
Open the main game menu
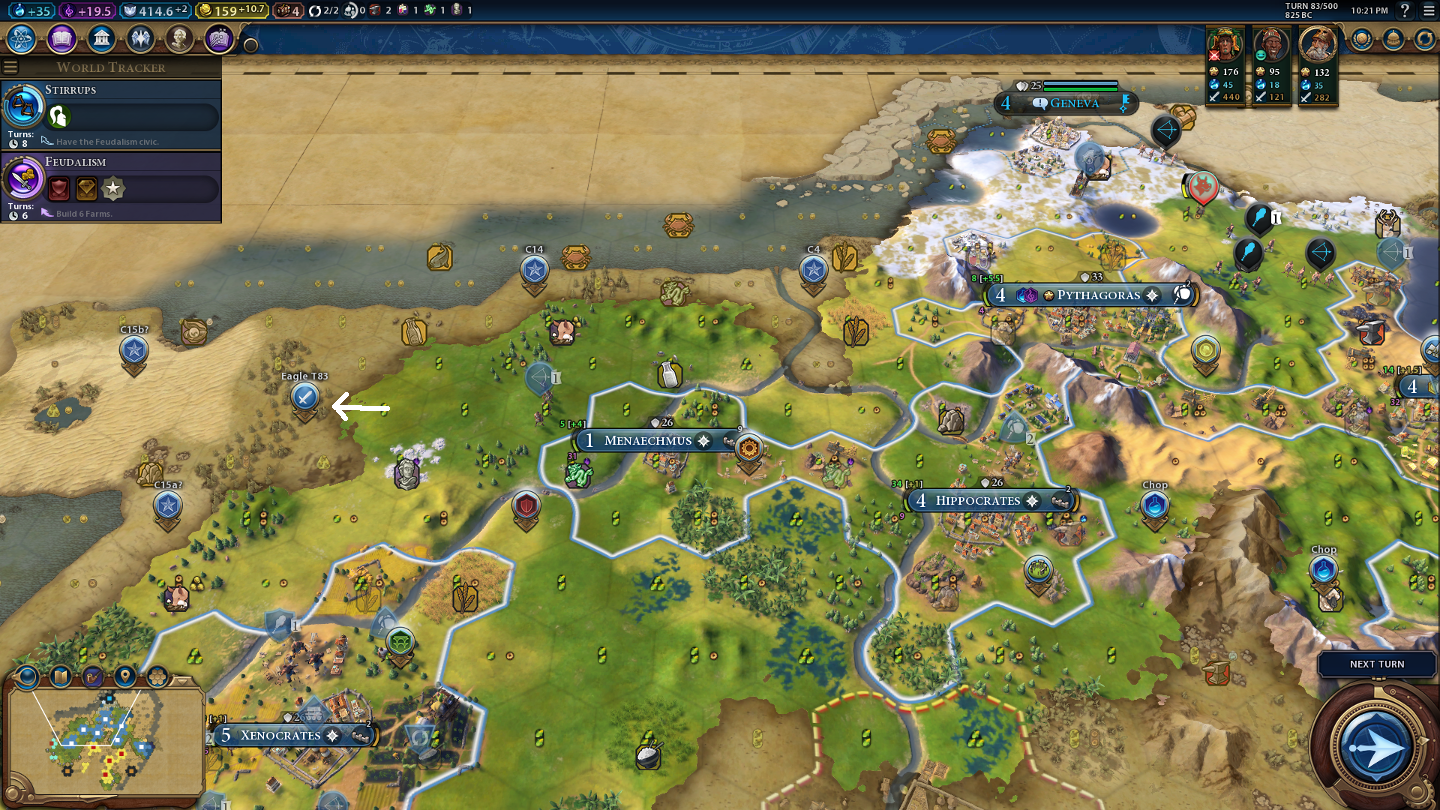click(1427, 11)
